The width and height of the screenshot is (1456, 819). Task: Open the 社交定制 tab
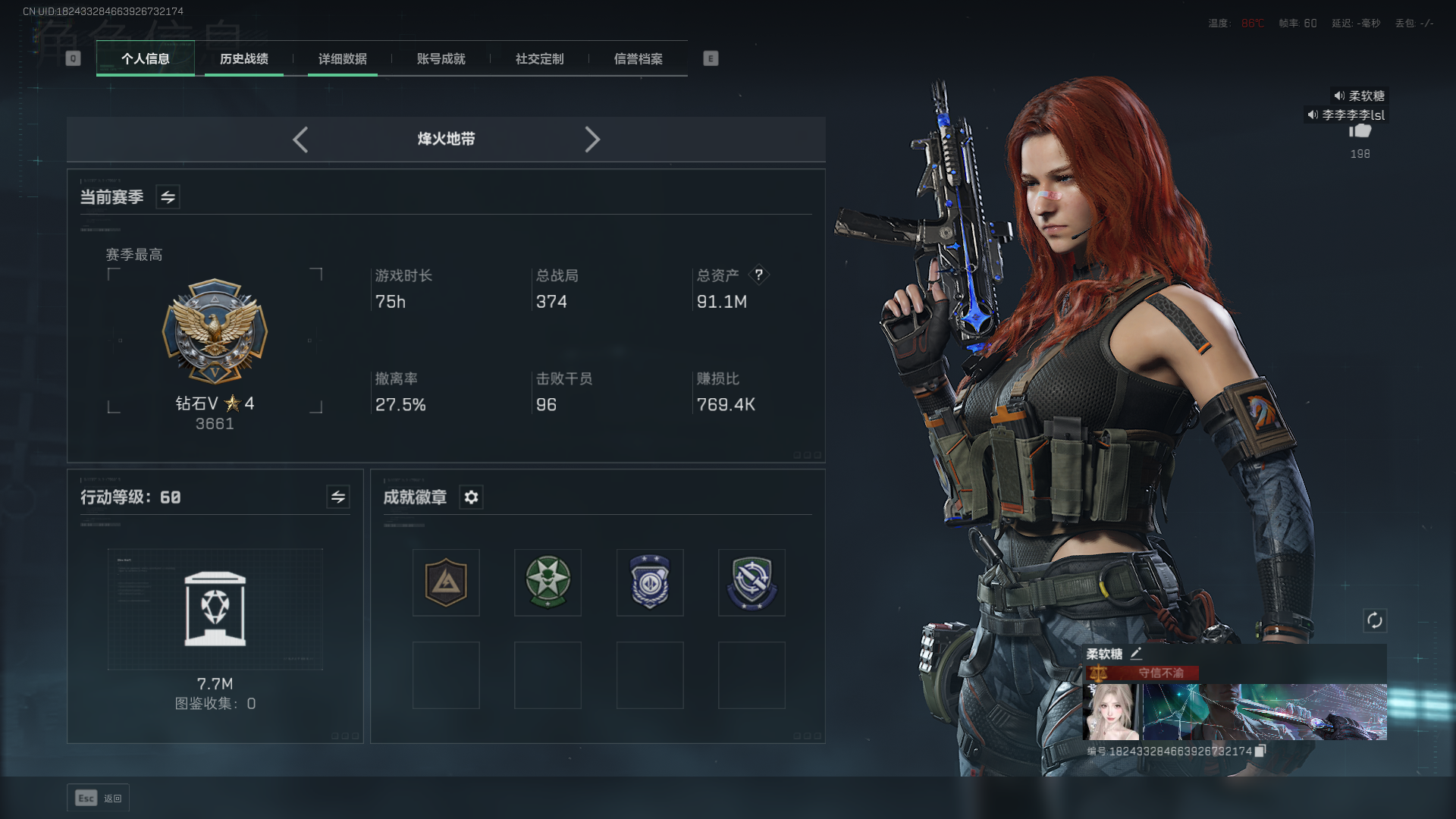point(539,58)
